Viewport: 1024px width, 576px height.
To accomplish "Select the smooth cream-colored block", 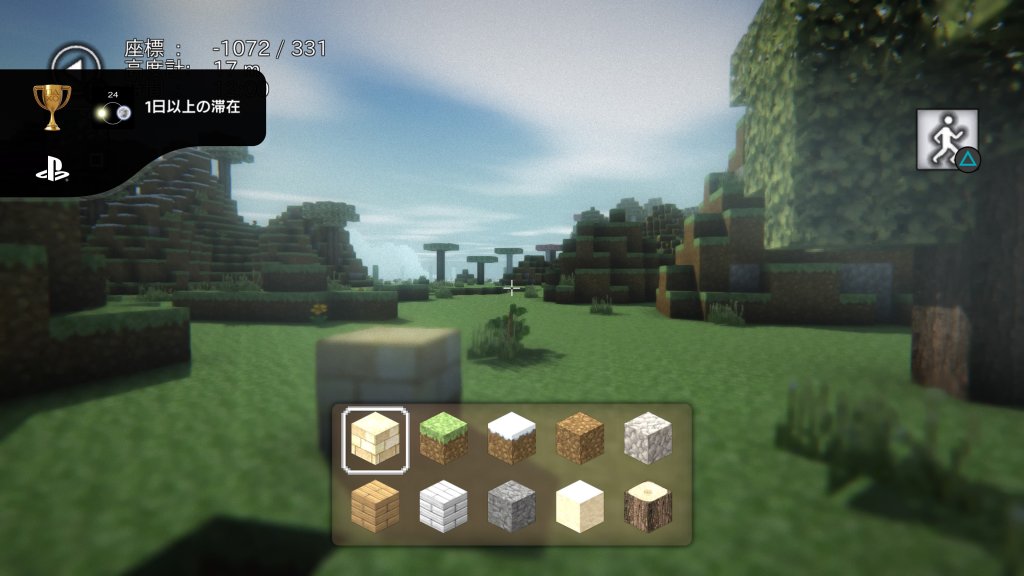I will [x=579, y=505].
